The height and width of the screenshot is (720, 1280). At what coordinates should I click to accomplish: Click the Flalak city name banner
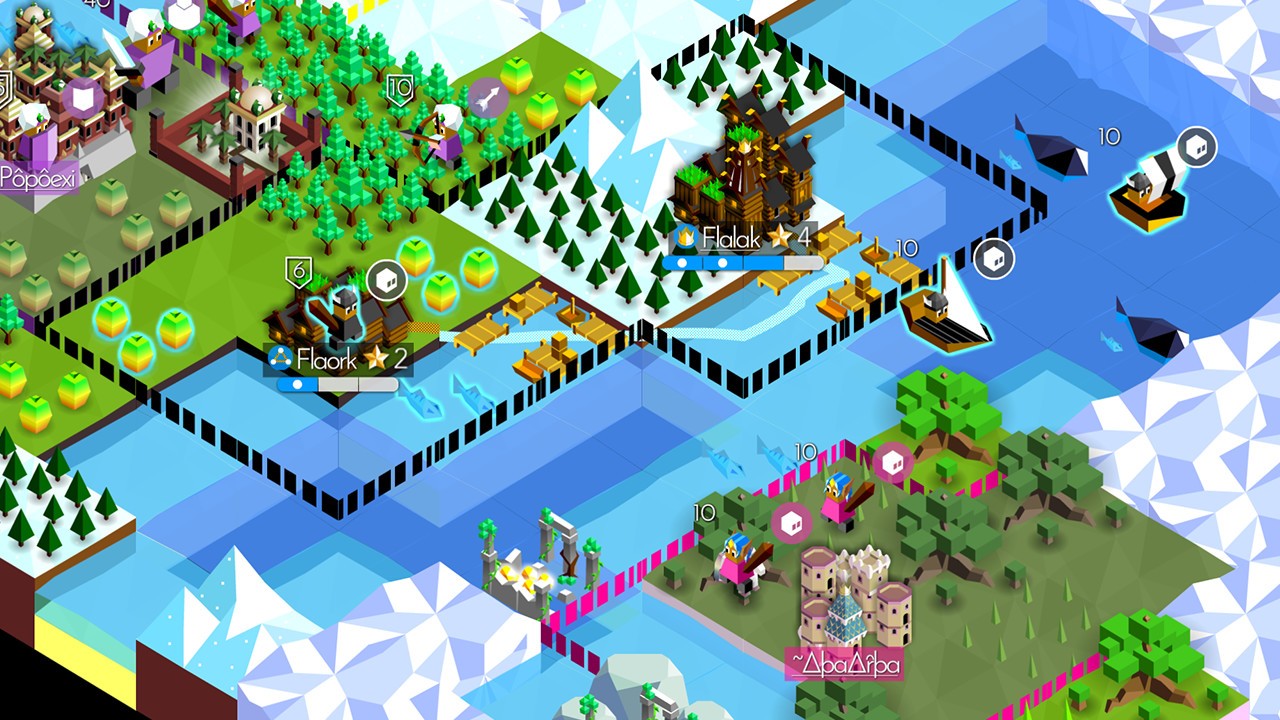[730, 237]
